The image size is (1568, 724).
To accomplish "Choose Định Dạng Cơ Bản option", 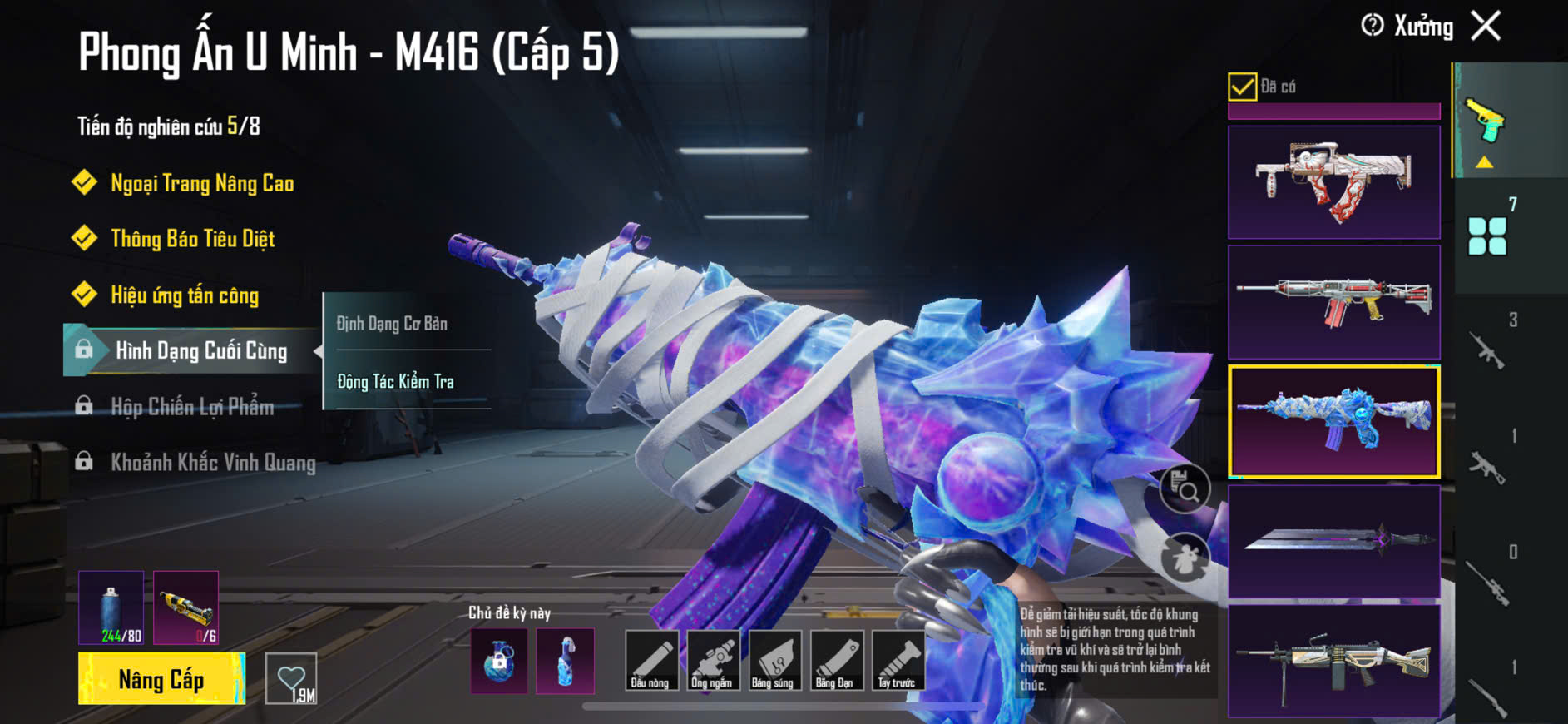I will pos(392,324).
